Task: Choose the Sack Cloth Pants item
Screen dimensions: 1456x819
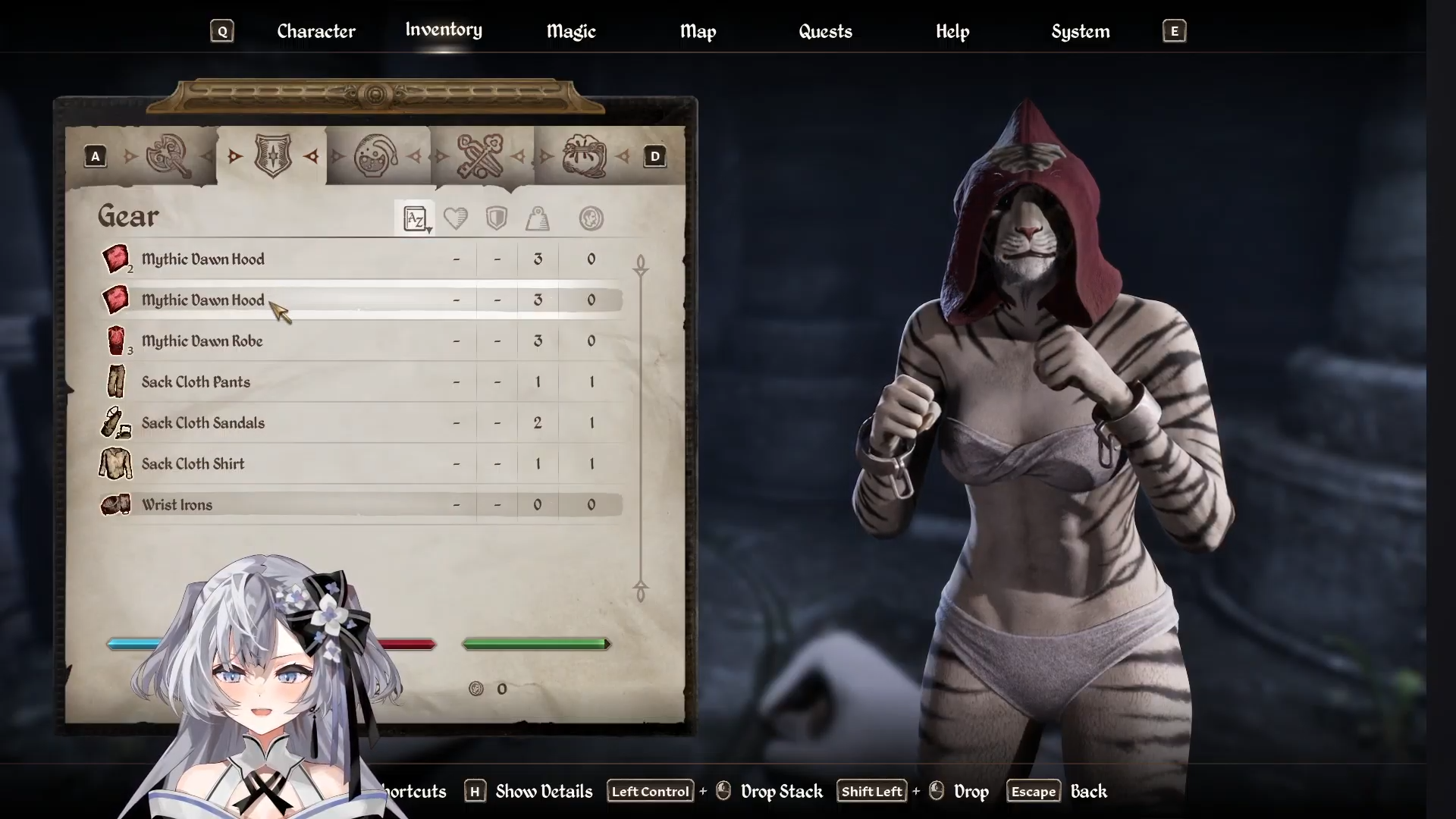Action: tap(196, 382)
